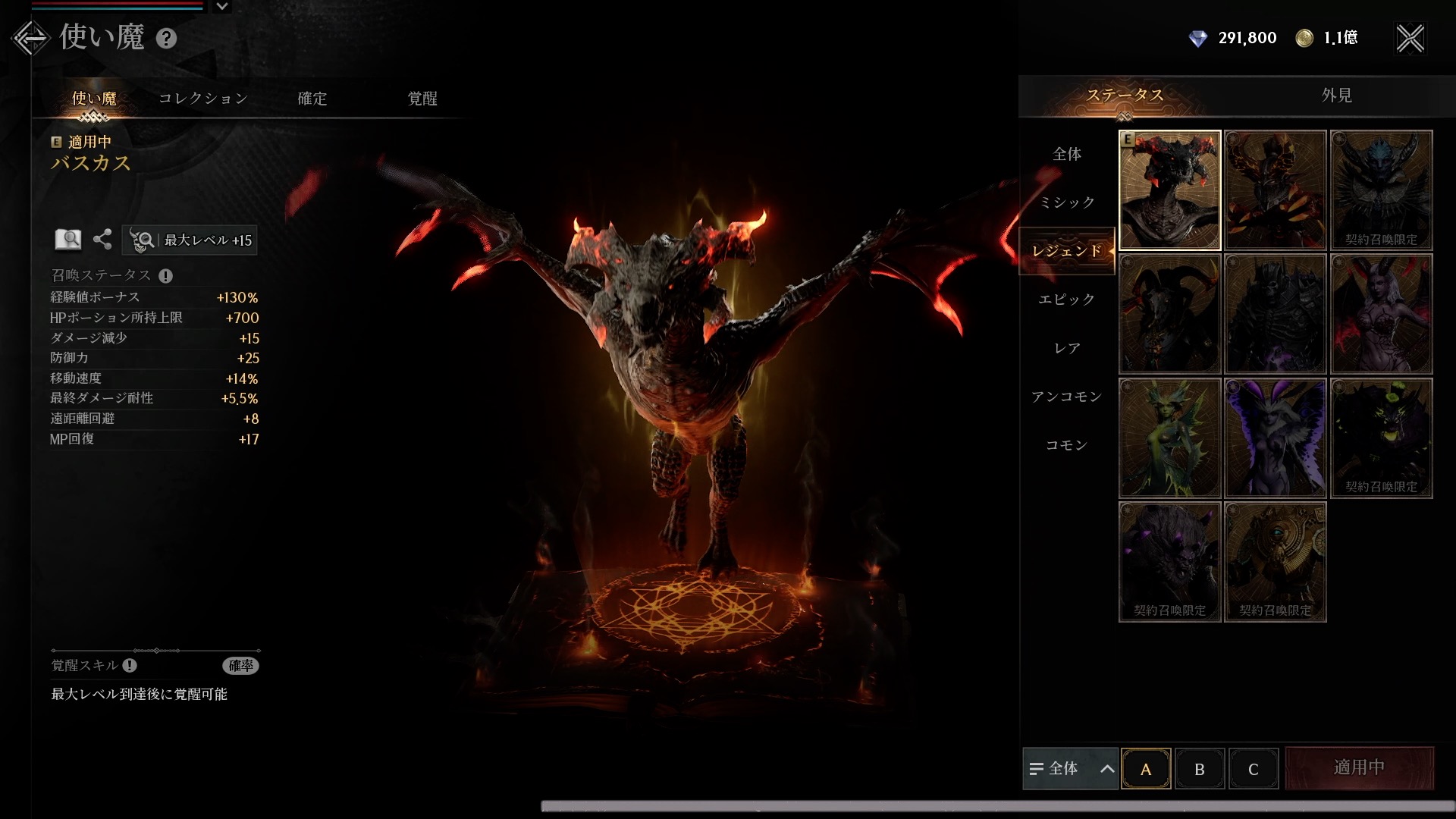Screen dimensions: 1456x819
Task: Filter familiars by ミシック rarity
Action: tap(1067, 202)
